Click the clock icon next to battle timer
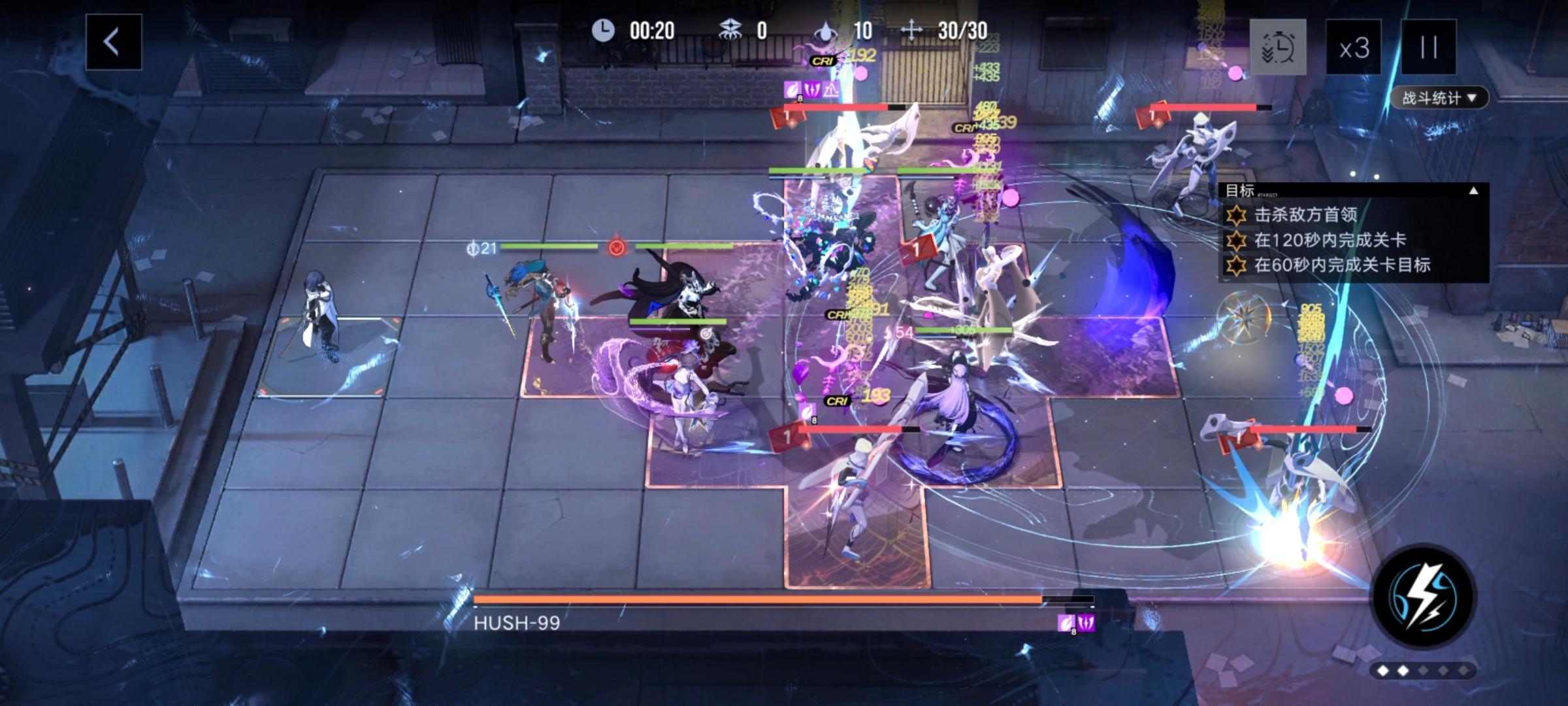This screenshot has height=706, width=1568. [x=602, y=30]
